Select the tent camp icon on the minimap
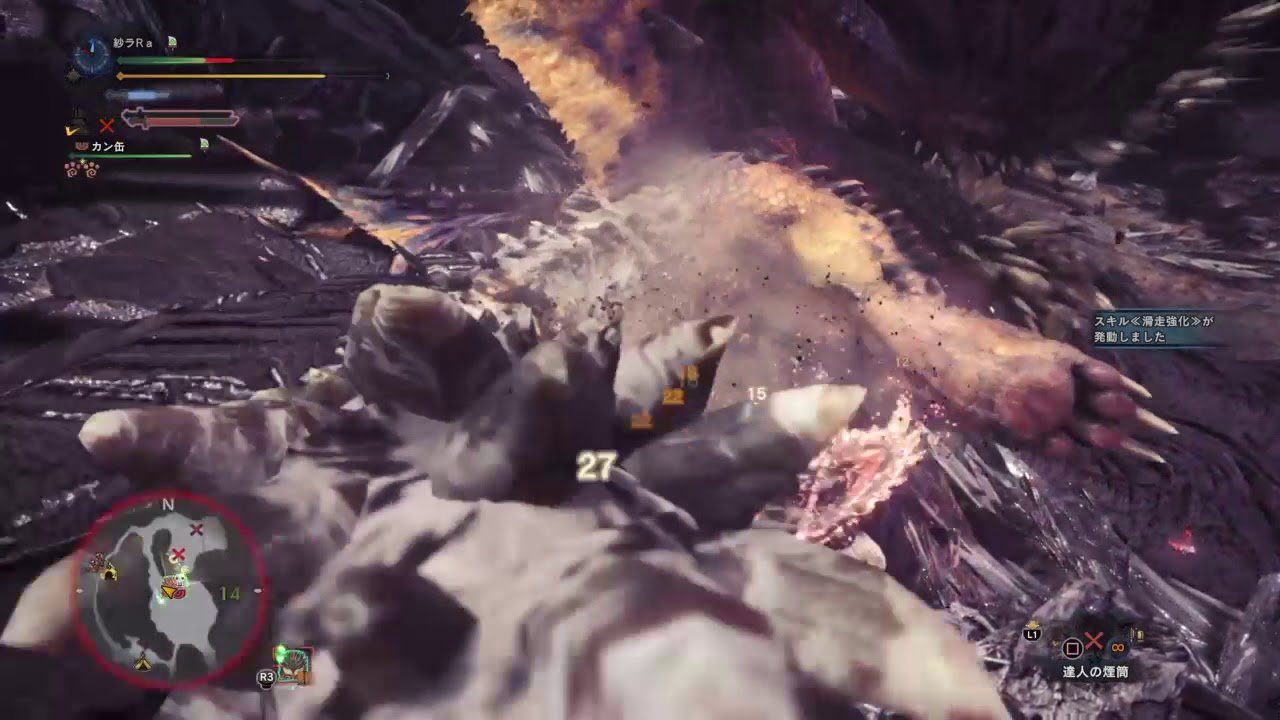This screenshot has height=720, width=1280. pos(142,663)
